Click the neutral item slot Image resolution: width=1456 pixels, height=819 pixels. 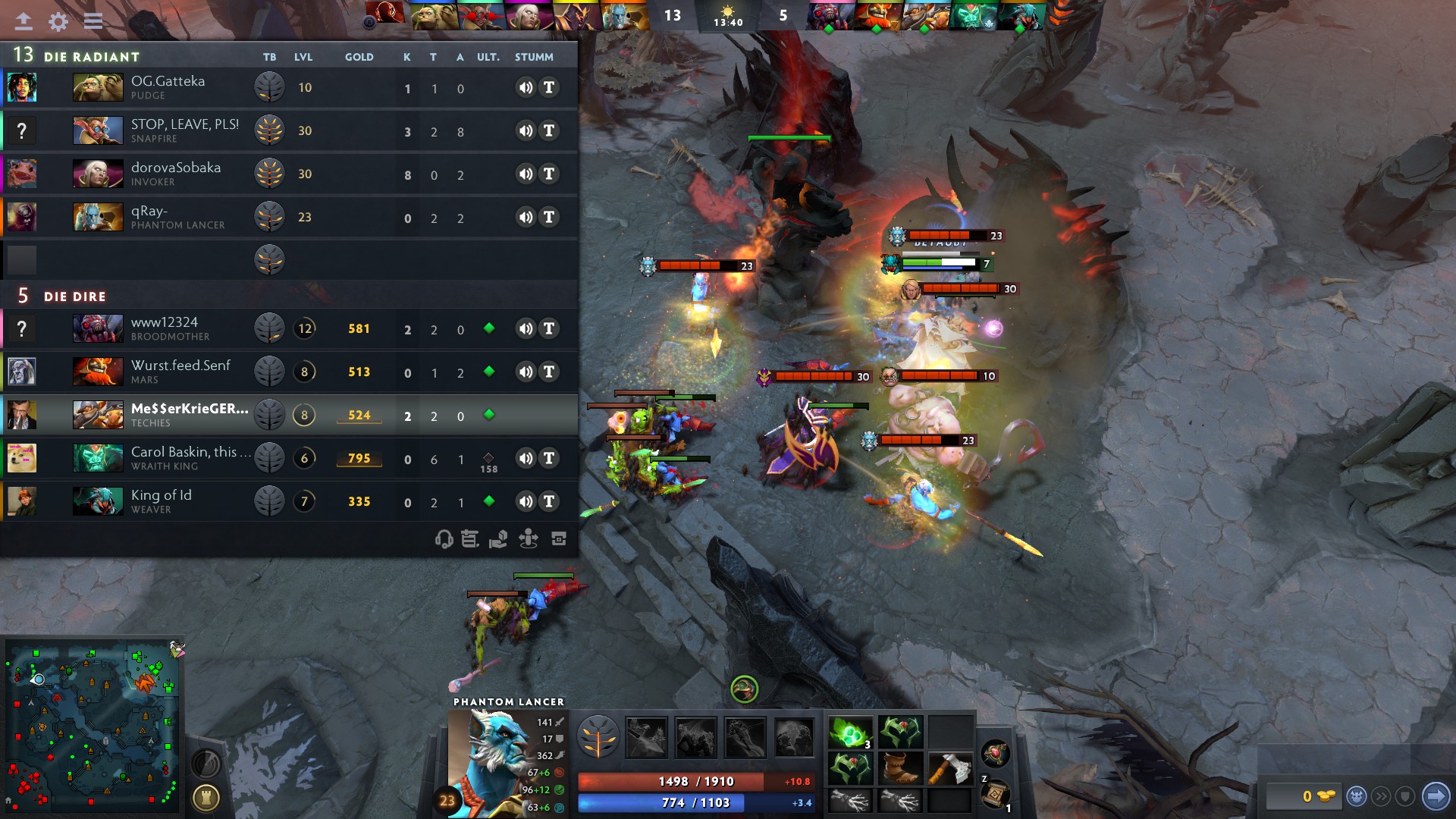(995, 754)
